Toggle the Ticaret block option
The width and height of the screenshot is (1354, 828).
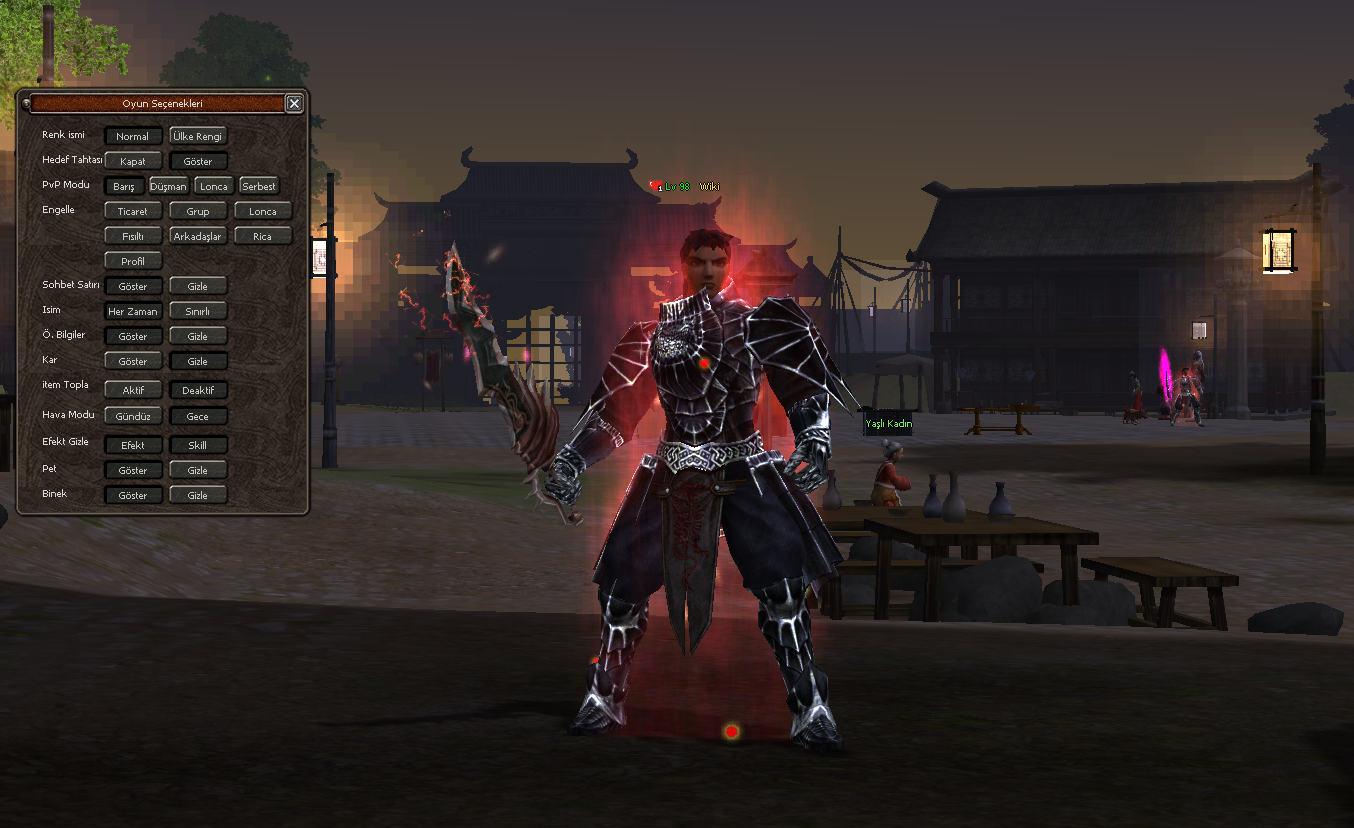point(133,211)
